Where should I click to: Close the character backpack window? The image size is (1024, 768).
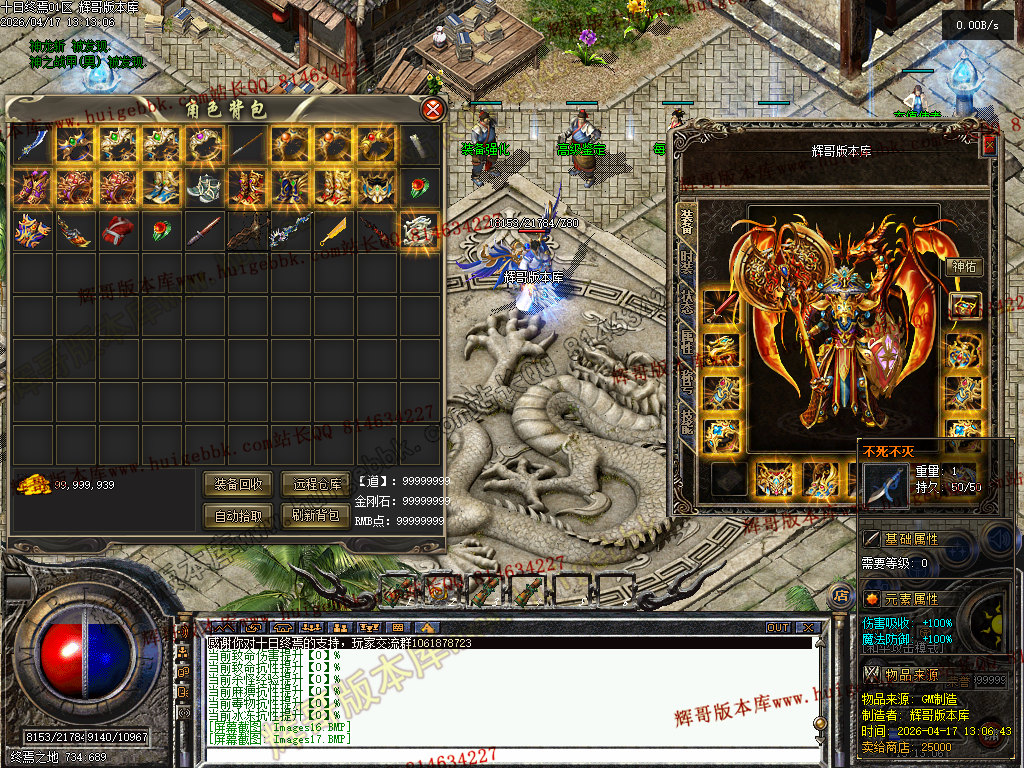tap(432, 109)
